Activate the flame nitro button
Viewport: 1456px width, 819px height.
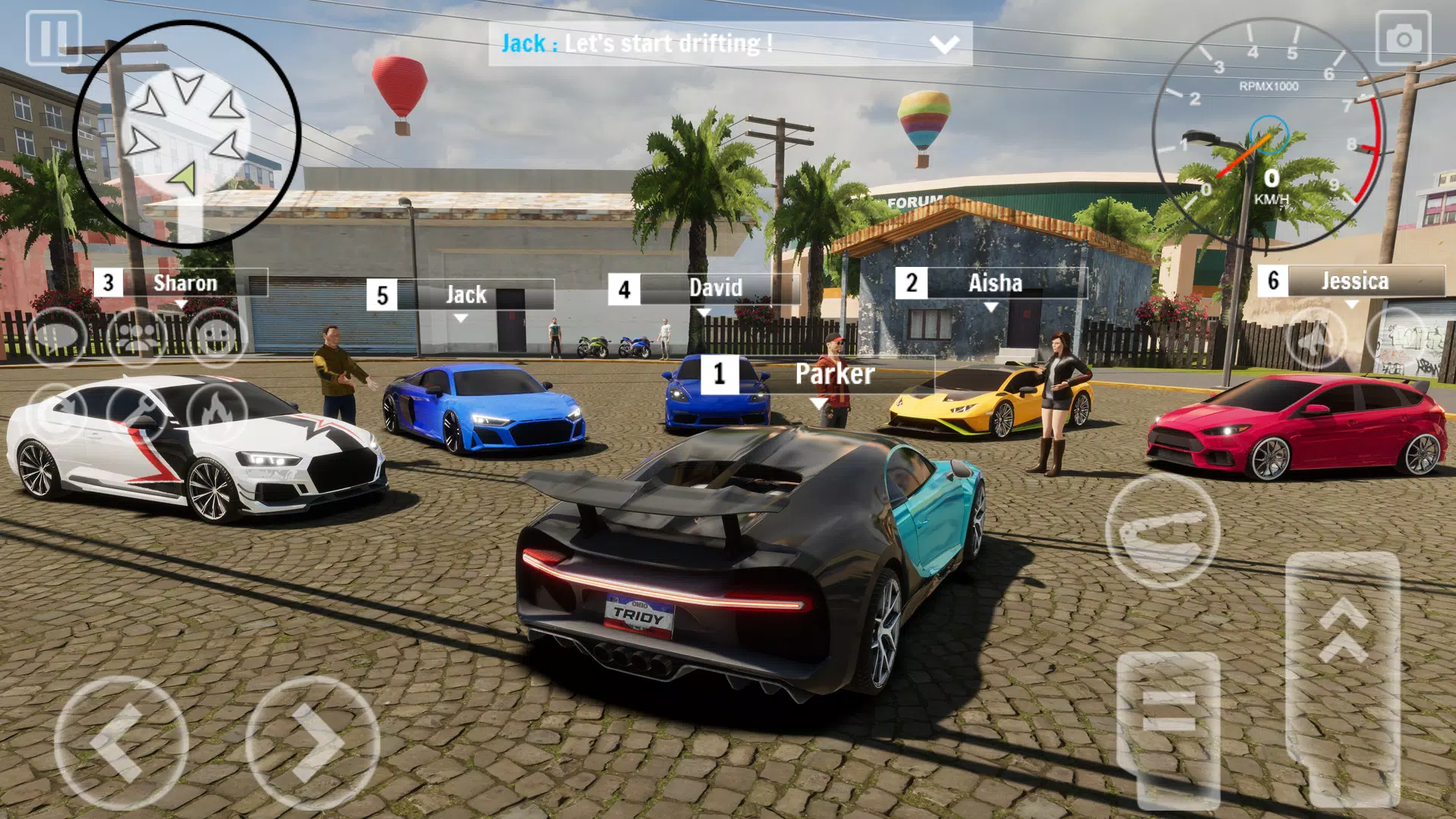[218, 413]
